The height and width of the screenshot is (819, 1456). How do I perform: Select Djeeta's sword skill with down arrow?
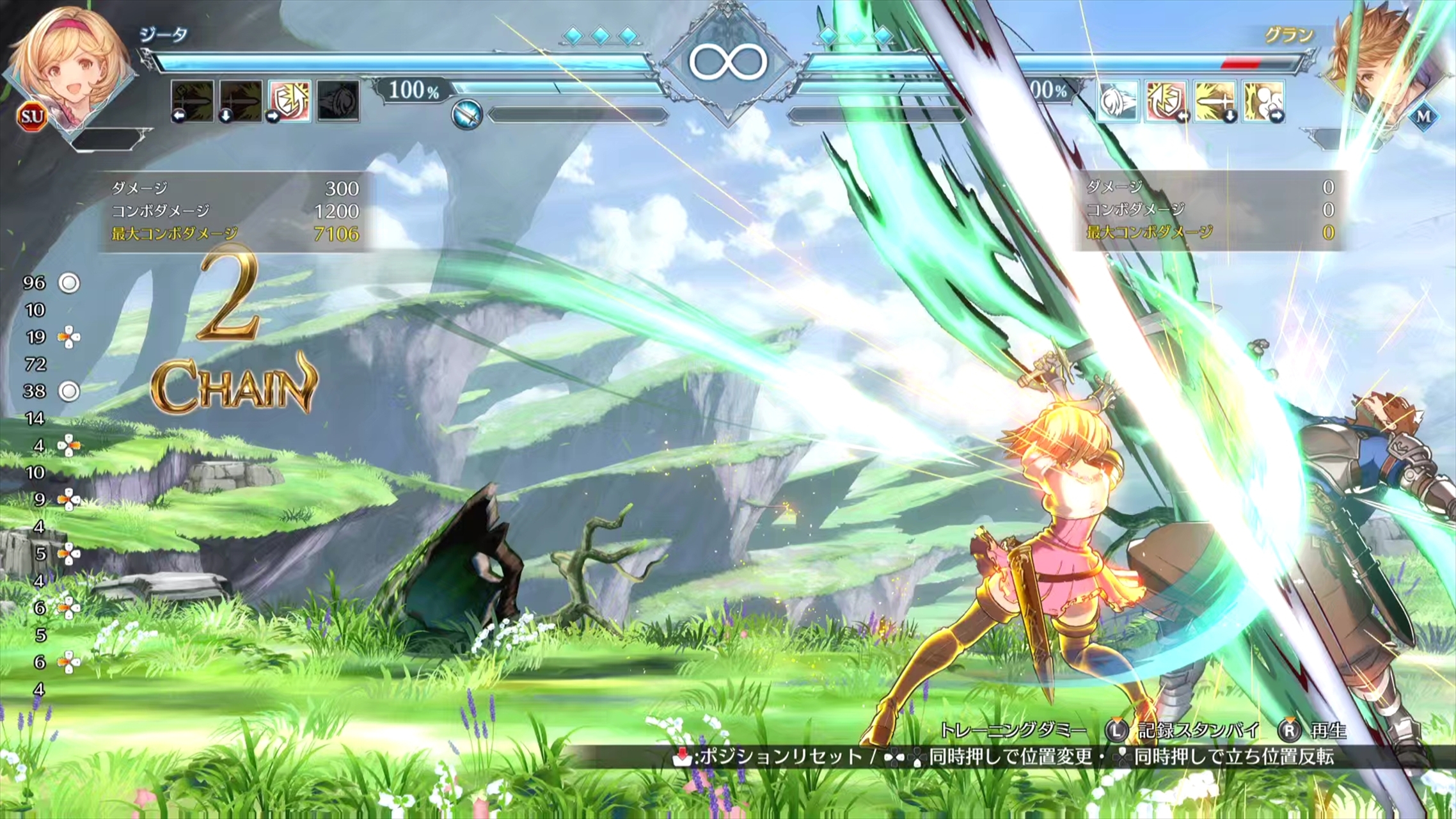(241, 100)
